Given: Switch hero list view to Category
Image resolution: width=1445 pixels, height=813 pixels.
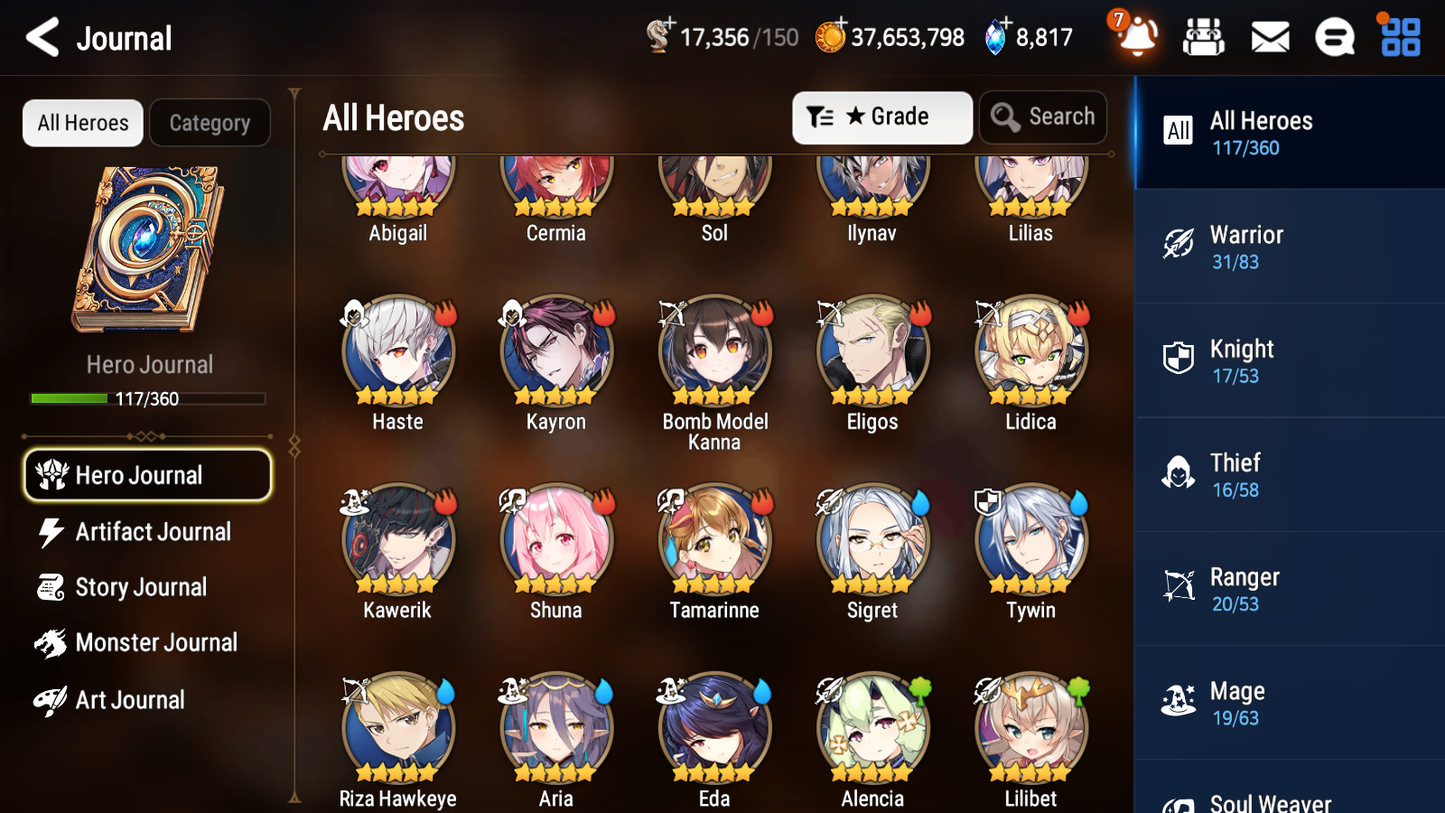Looking at the screenshot, I should point(210,122).
